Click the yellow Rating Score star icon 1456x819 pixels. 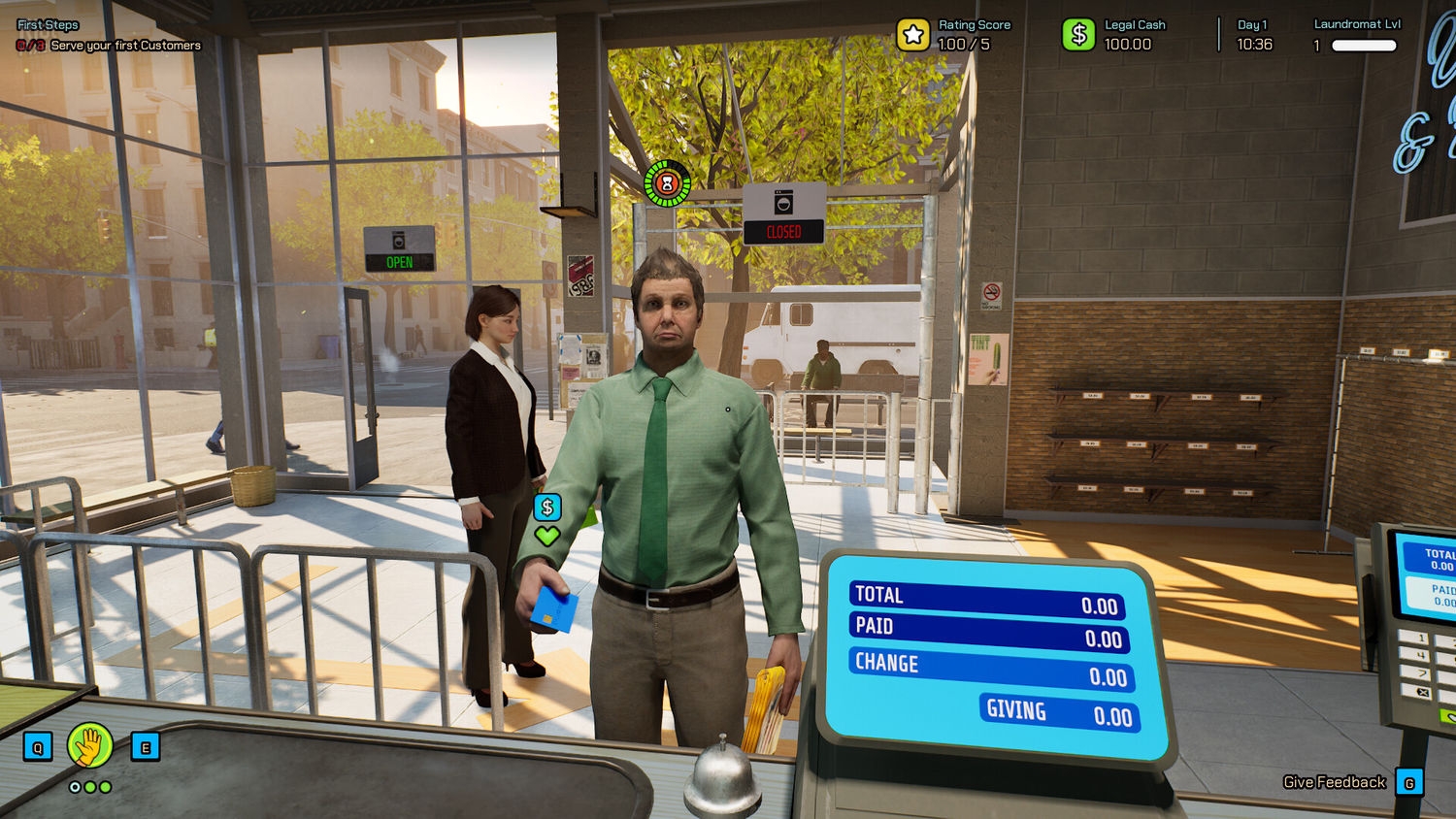(912, 36)
